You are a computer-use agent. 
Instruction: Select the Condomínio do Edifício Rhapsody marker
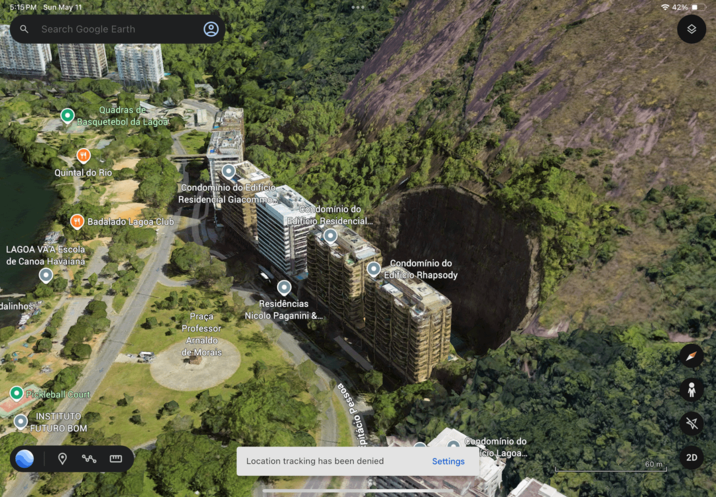(x=373, y=269)
